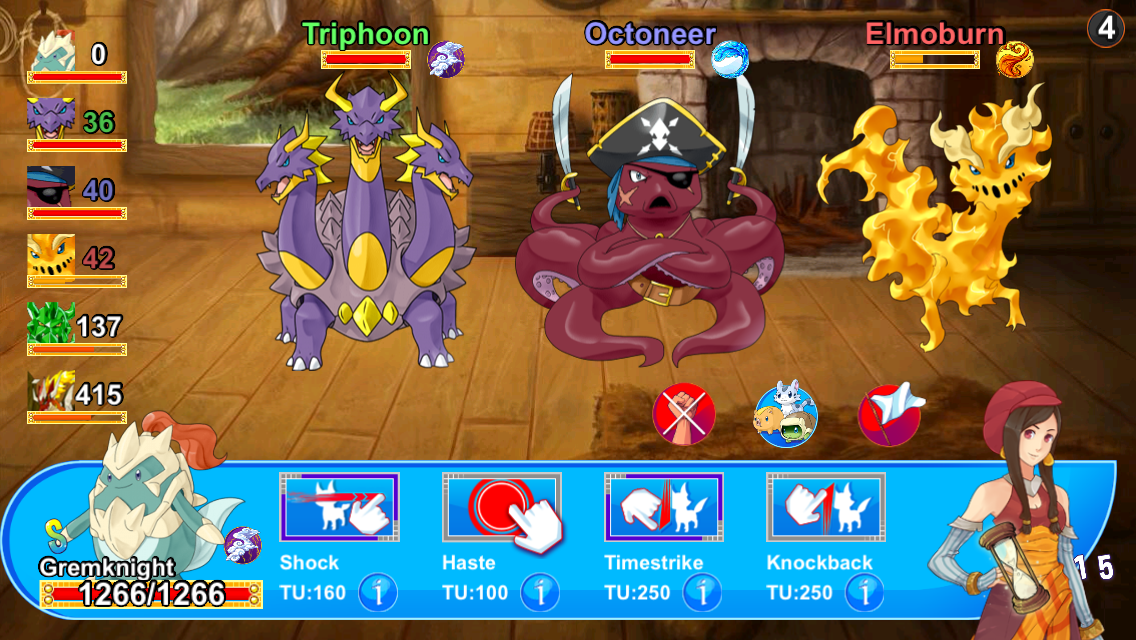Screen dimensions: 1136x640
Task: Select the Timestrike attack
Action: [664, 507]
